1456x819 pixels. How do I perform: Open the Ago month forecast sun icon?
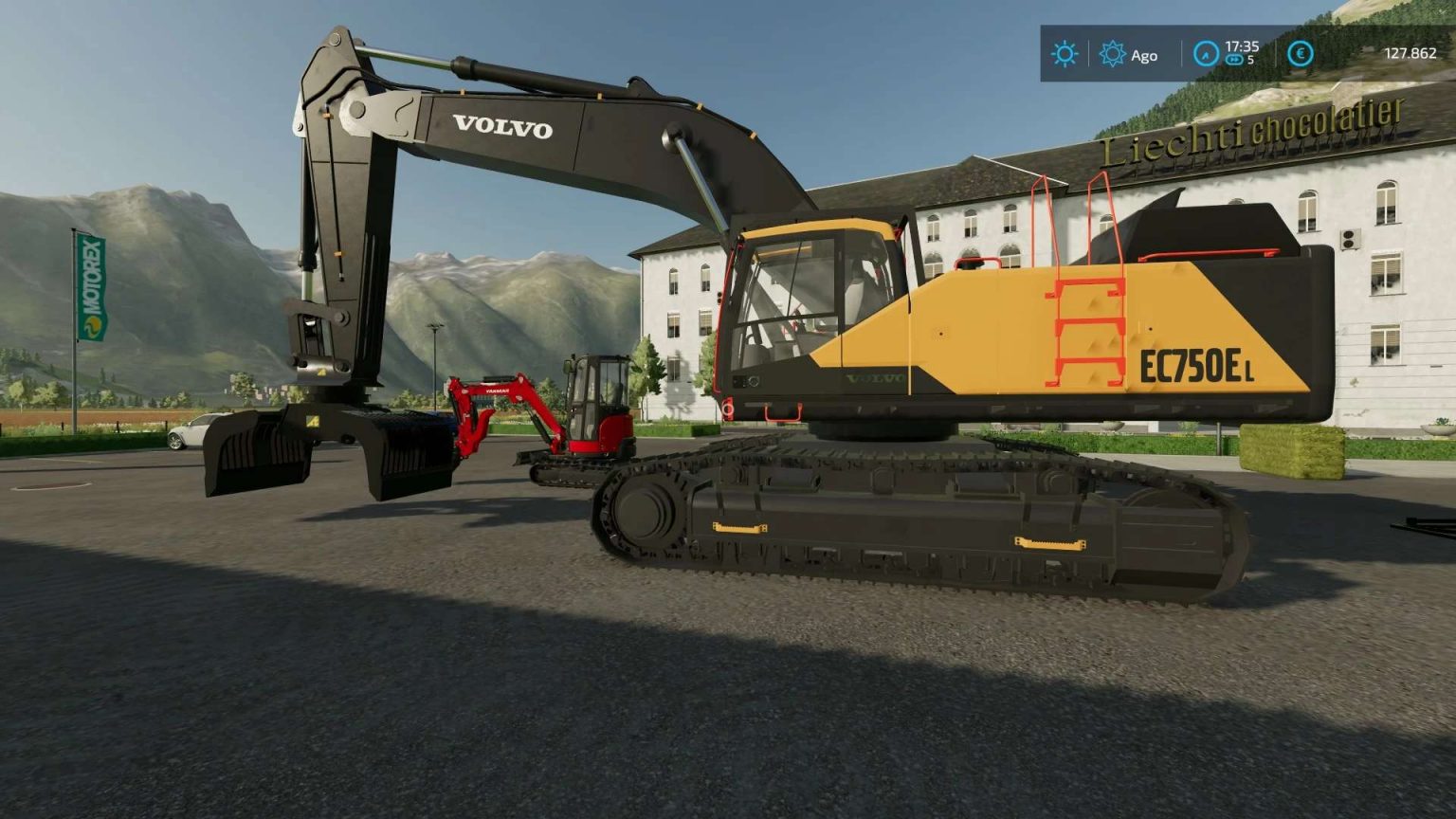click(1112, 54)
